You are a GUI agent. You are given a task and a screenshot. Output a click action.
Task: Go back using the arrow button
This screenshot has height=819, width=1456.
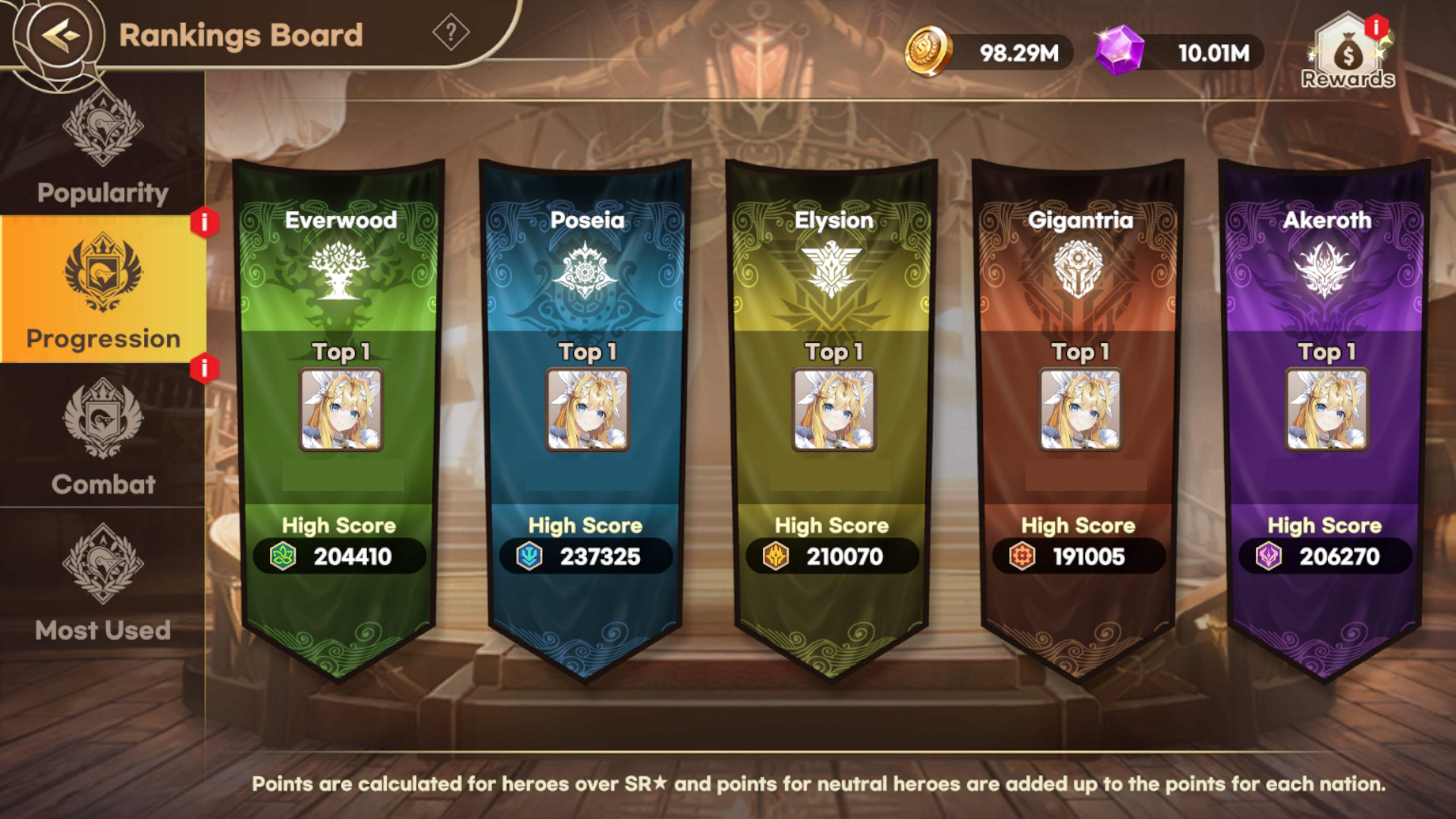tap(59, 35)
